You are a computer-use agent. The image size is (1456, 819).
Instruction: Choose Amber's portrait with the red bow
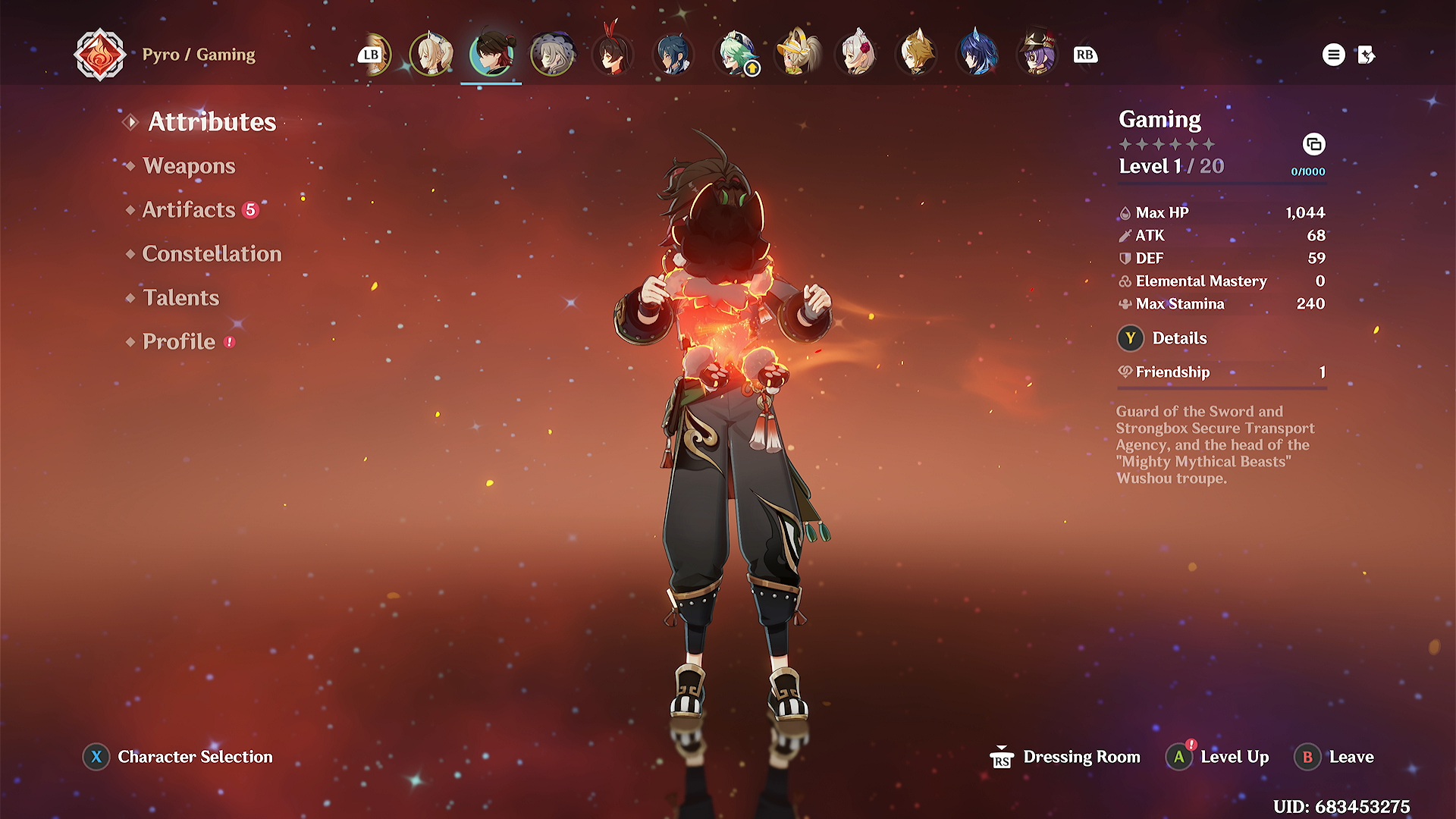[x=613, y=55]
